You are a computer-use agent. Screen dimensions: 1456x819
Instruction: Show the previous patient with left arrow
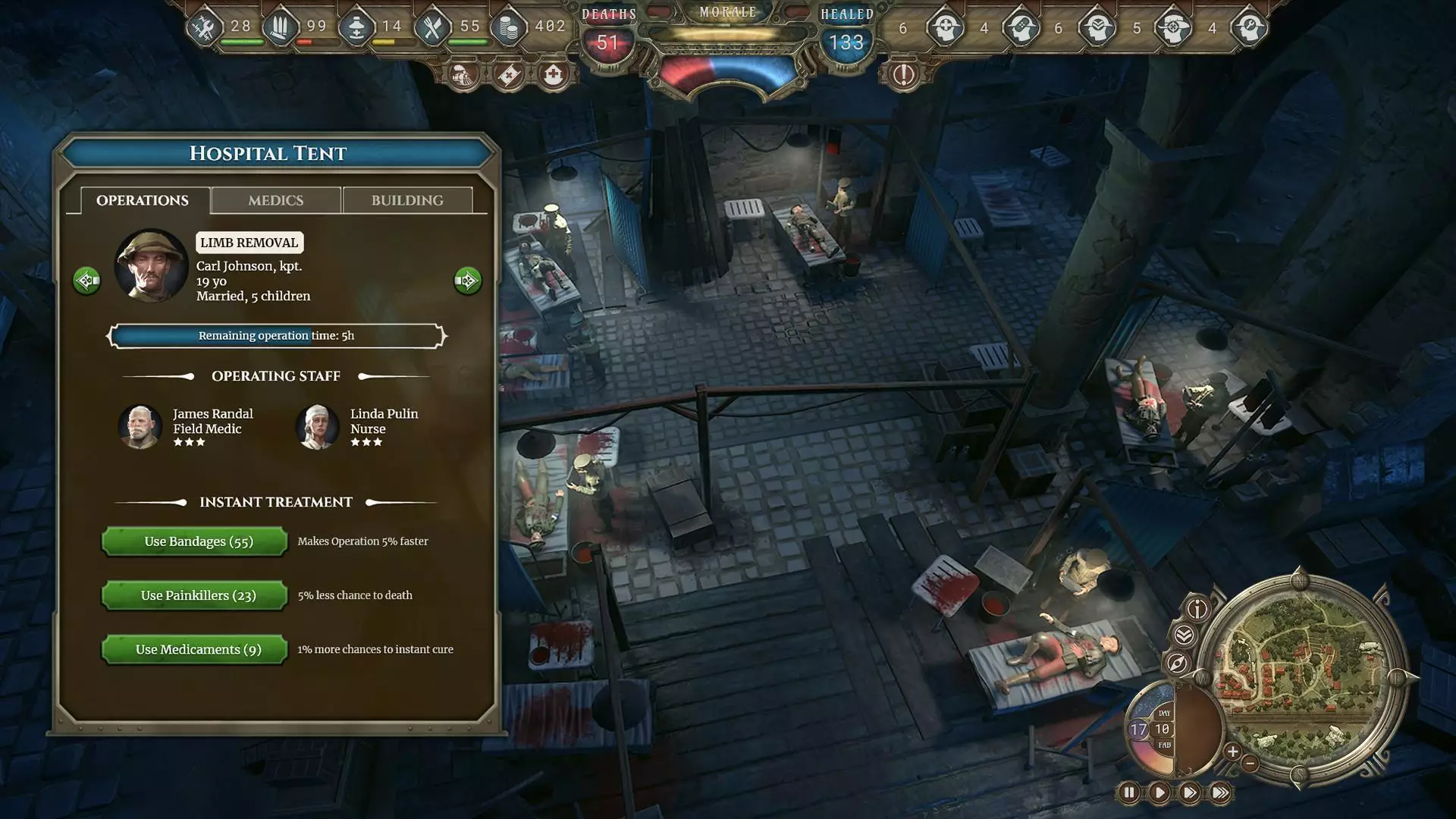86,281
